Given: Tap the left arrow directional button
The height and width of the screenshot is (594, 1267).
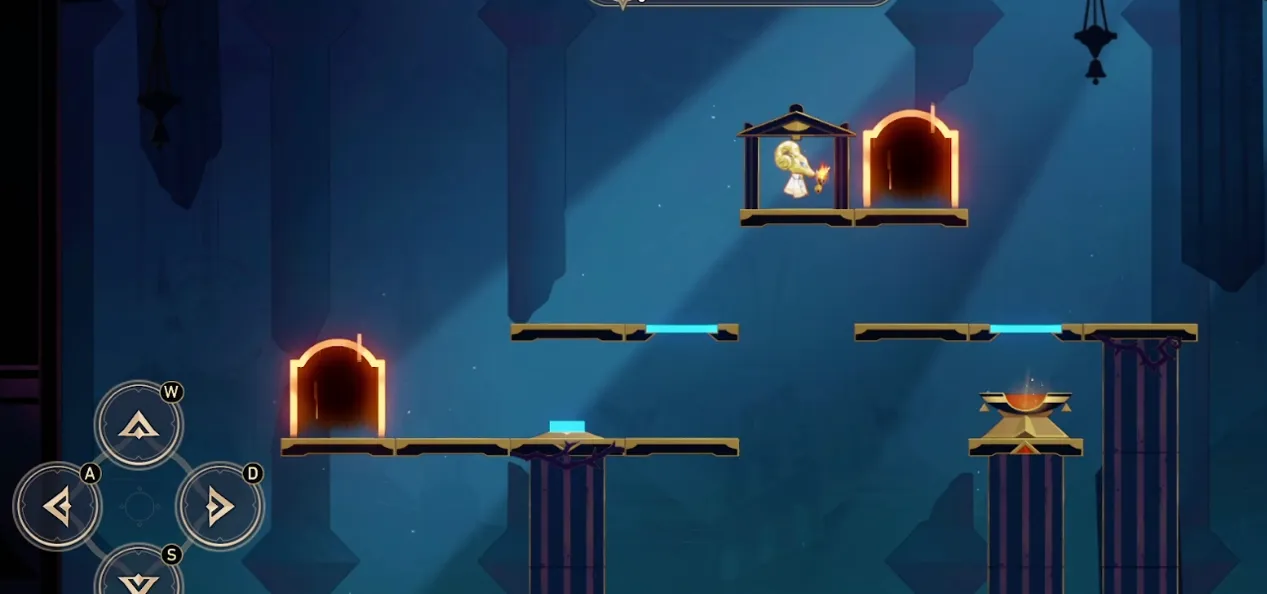Looking at the screenshot, I should (57, 507).
